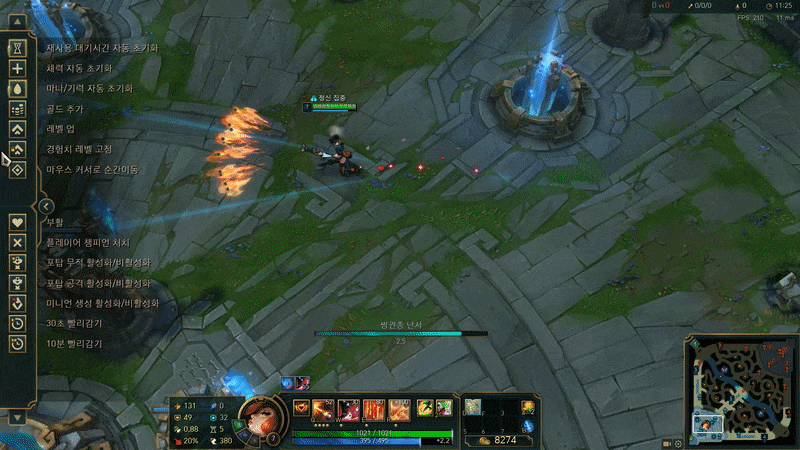The image size is (800, 450).
Task: Activate the Q ability icon
Action: 325,408
